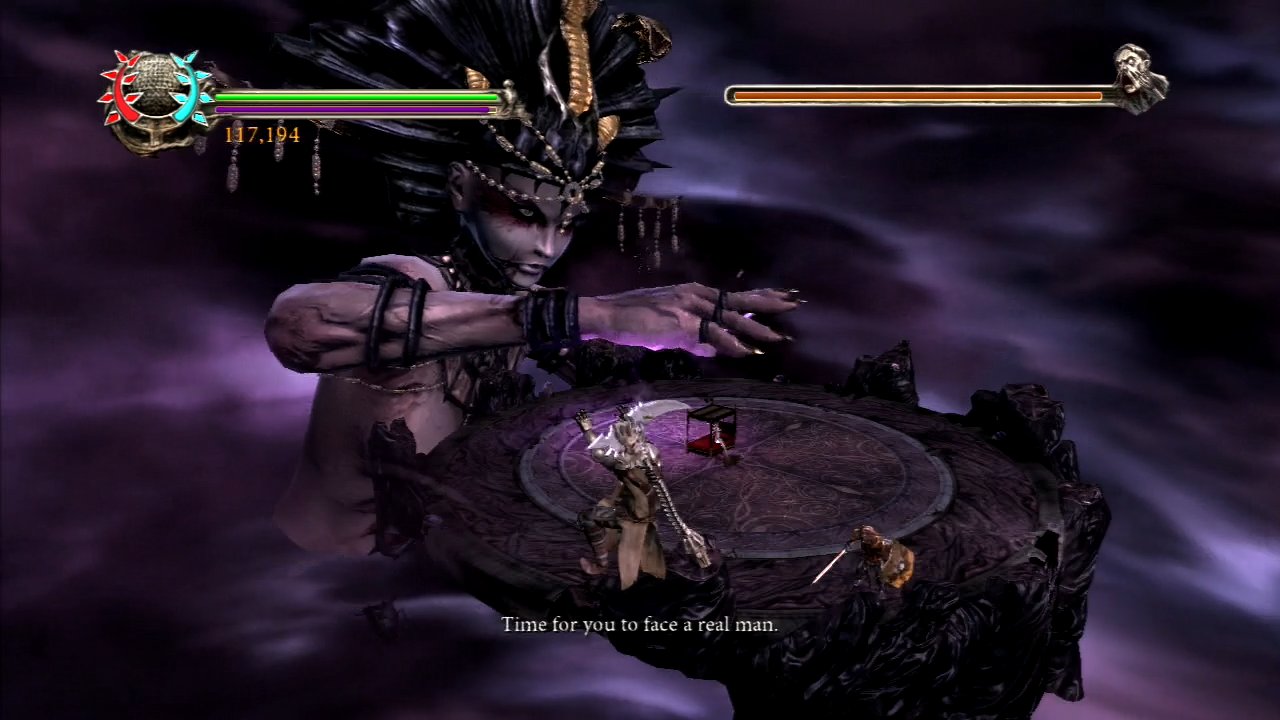Toggle the red shard segment at the crest's top
The image size is (1280, 720).
pyautogui.click(x=122, y=57)
